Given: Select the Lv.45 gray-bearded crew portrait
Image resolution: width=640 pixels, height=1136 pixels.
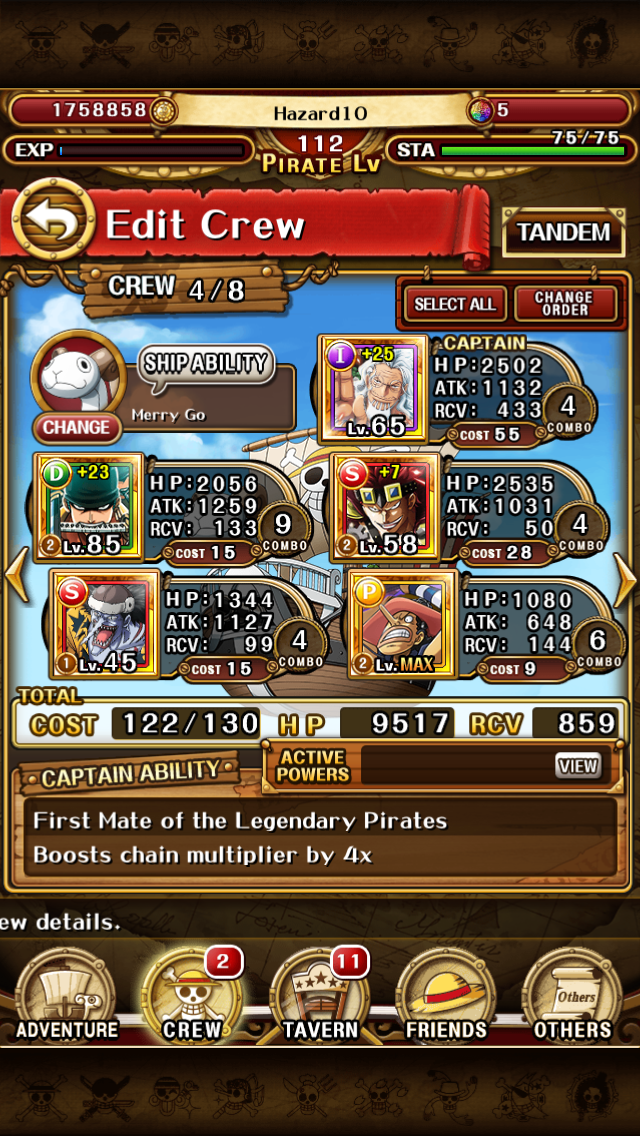Looking at the screenshot, I should pyautogui.click(x=105, y=623).
